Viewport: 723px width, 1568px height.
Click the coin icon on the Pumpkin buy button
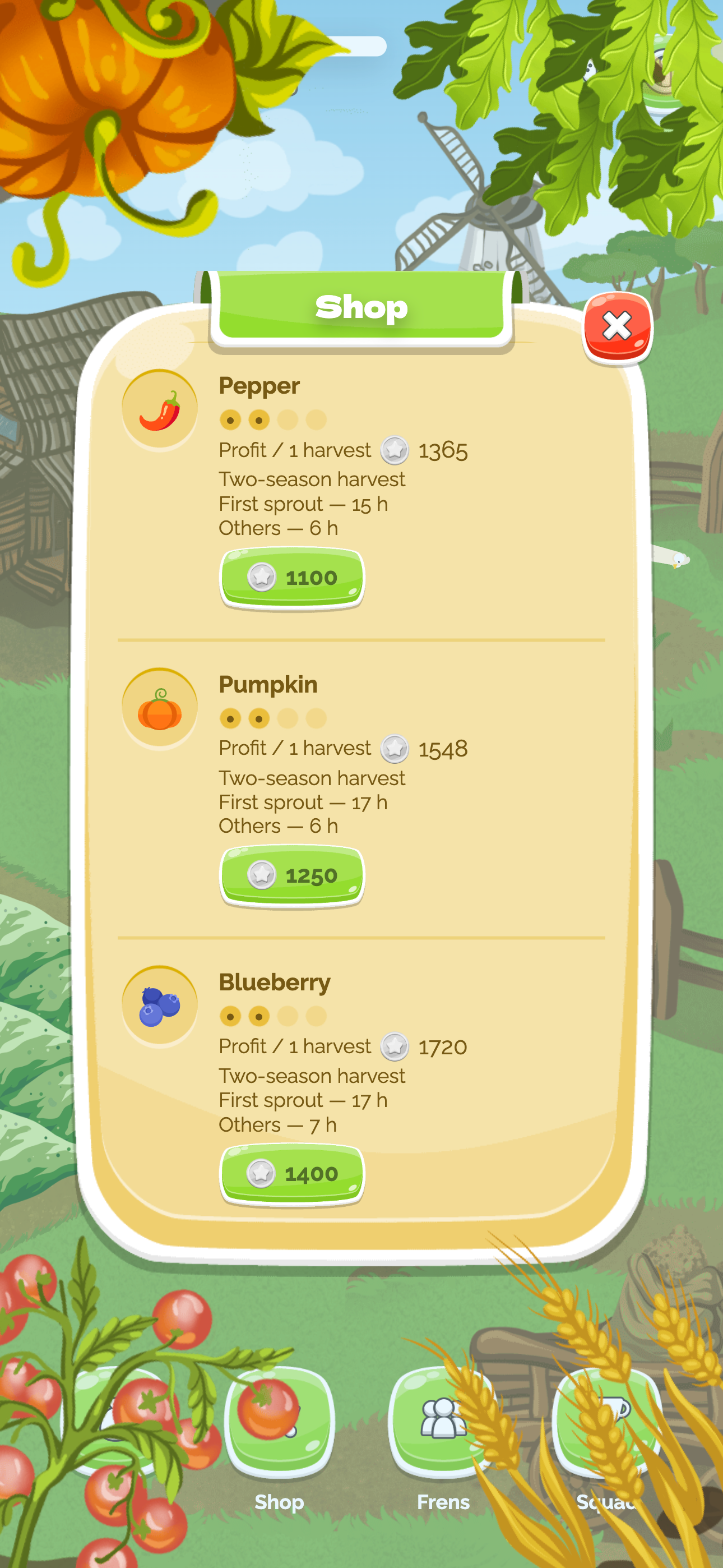(261, 875)
